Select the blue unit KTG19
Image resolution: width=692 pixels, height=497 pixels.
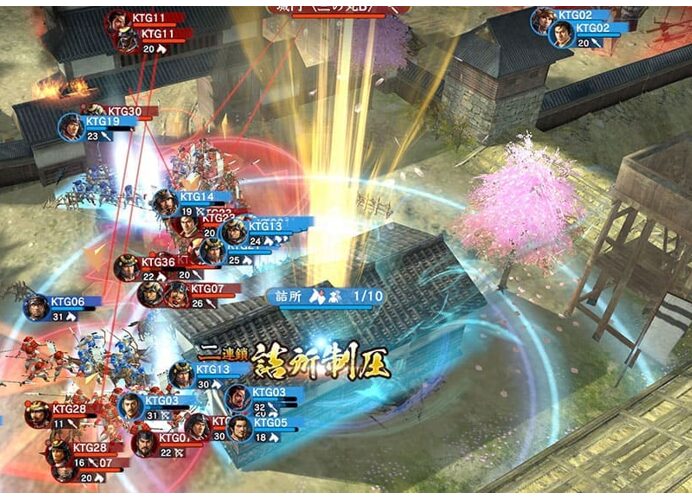[71, 127]
